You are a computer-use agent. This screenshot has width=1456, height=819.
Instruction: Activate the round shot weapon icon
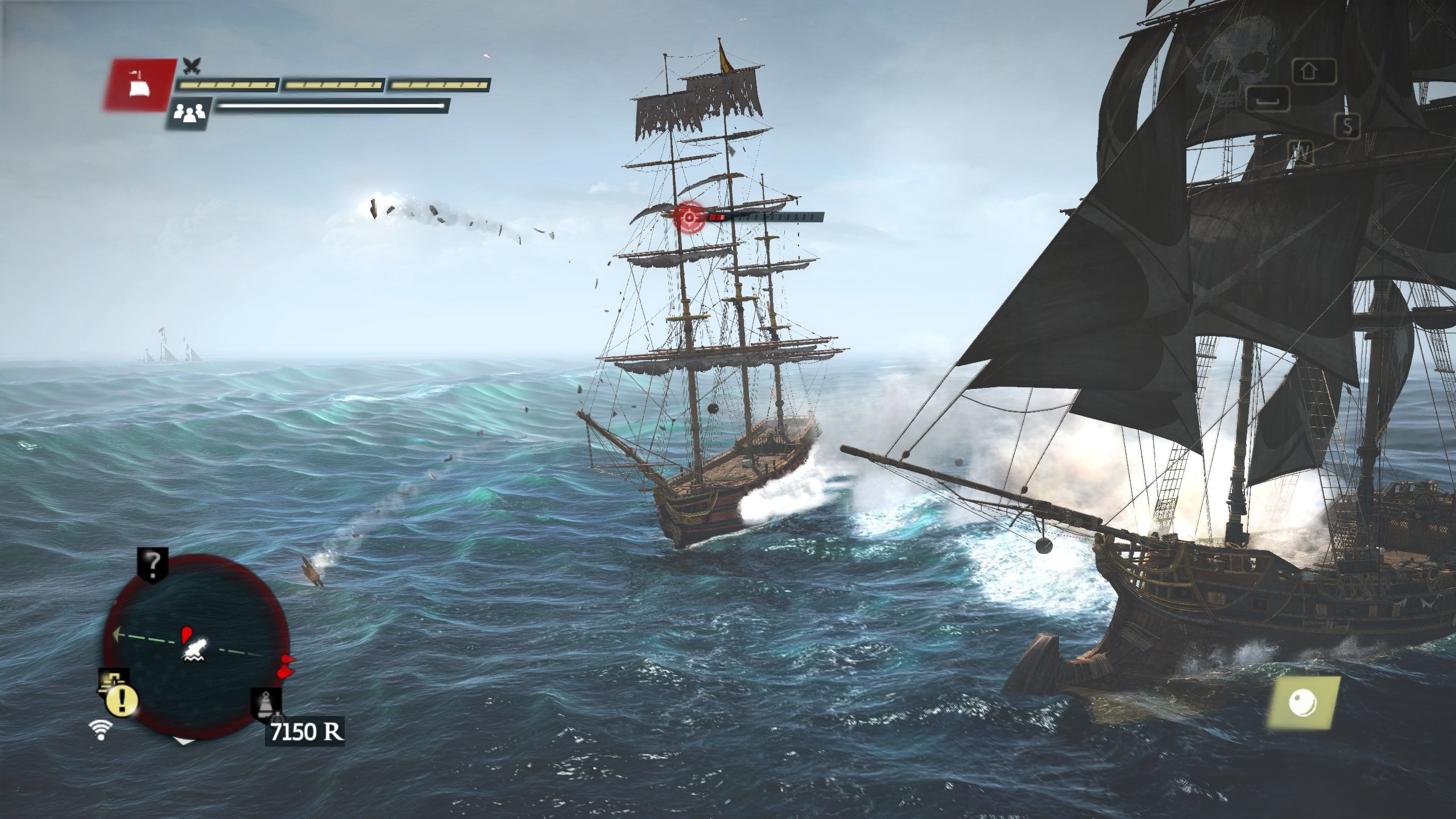1302,703
